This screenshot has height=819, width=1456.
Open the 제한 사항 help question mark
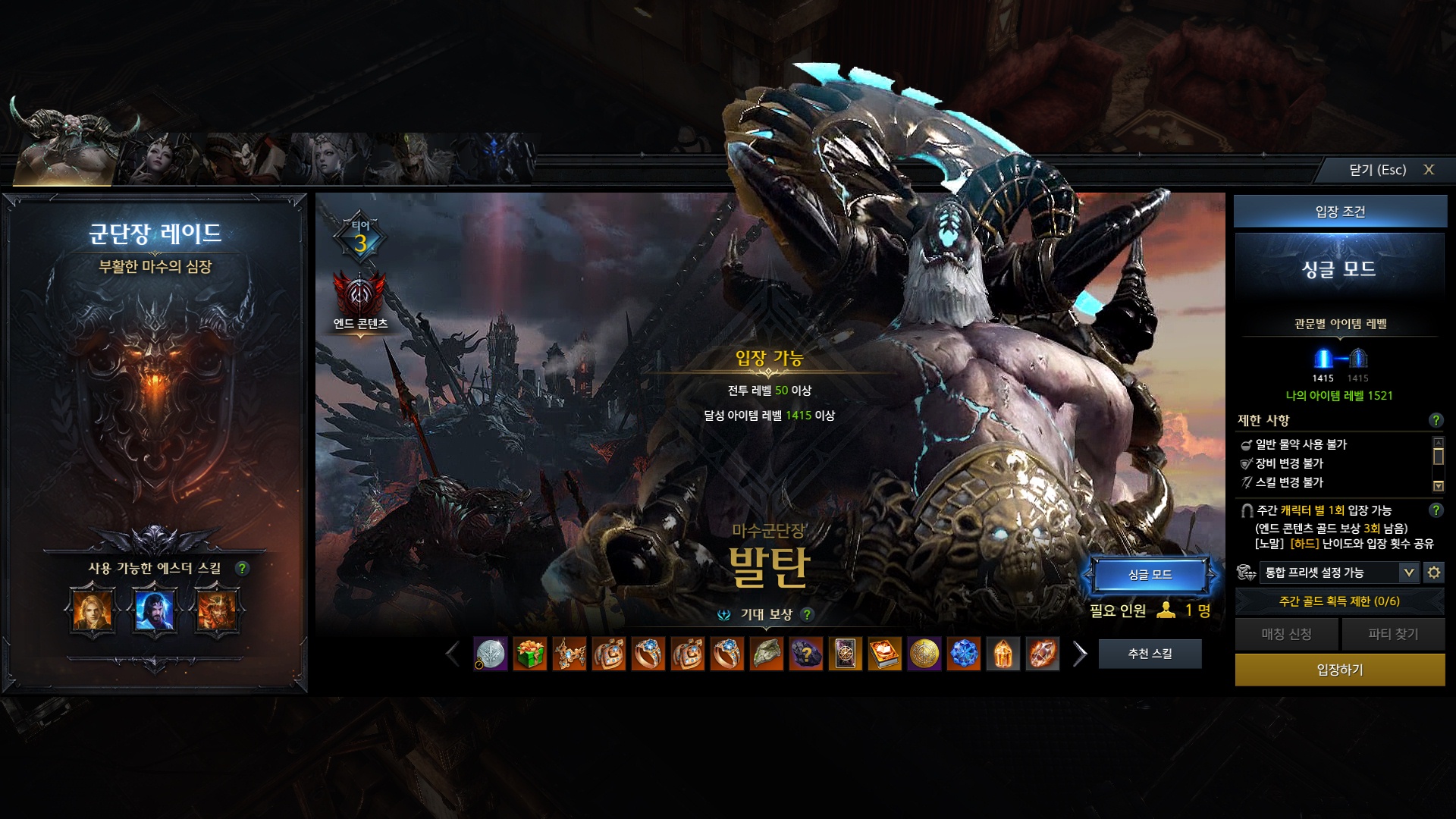pos(1436,420)
